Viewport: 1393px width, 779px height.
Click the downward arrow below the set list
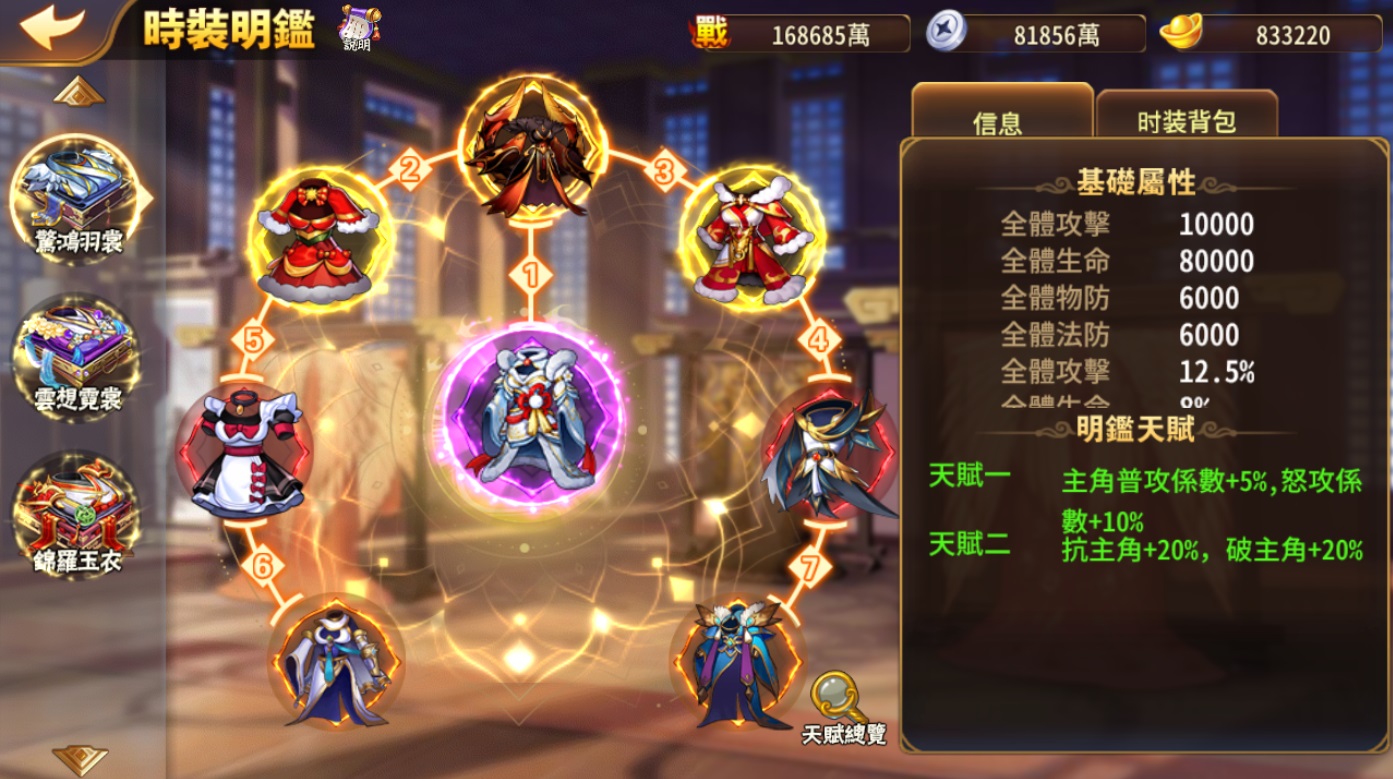tap(79, 758)
